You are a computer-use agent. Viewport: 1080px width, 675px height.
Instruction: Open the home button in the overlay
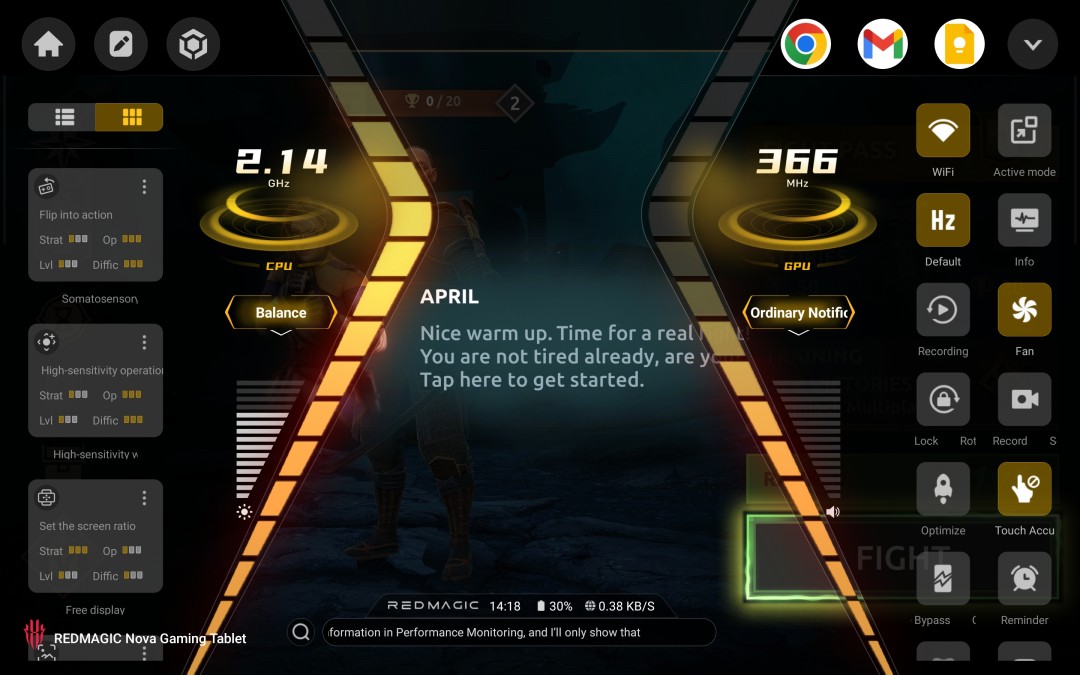click(x=48, y=45)
